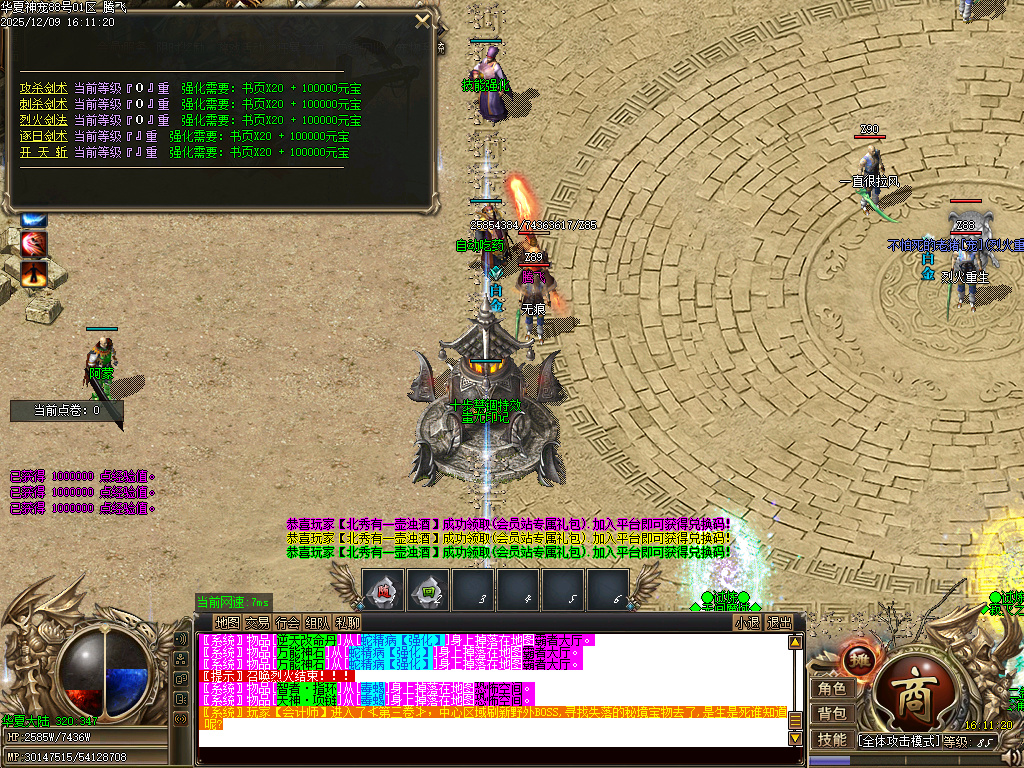Viewport: 1024px width, 768px height.
Task: Select the 刺杀剑术 skill link
Action: (x=43, y=104)
